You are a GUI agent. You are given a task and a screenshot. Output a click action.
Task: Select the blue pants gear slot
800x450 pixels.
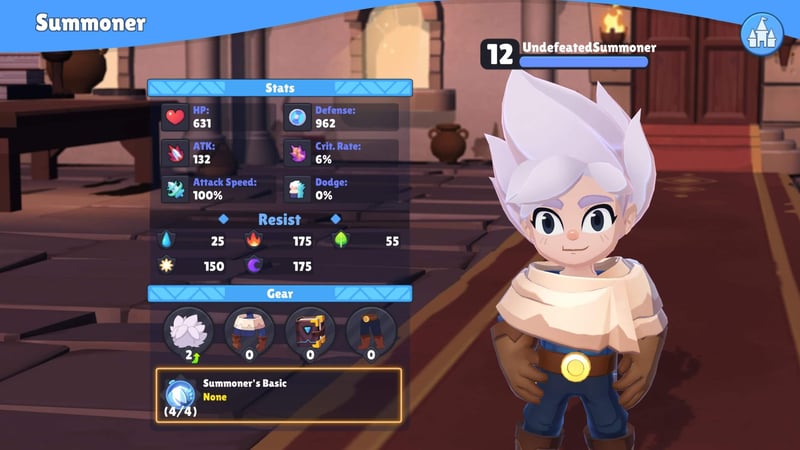click(370, 330)
